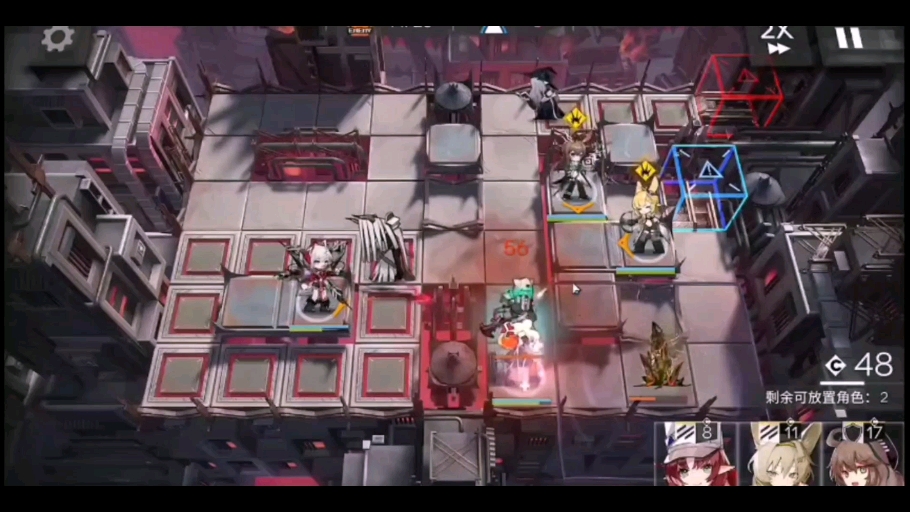This screenshot has height=512, width=910.
Task: Pause the battle
Action: click(x=848, y=39)
